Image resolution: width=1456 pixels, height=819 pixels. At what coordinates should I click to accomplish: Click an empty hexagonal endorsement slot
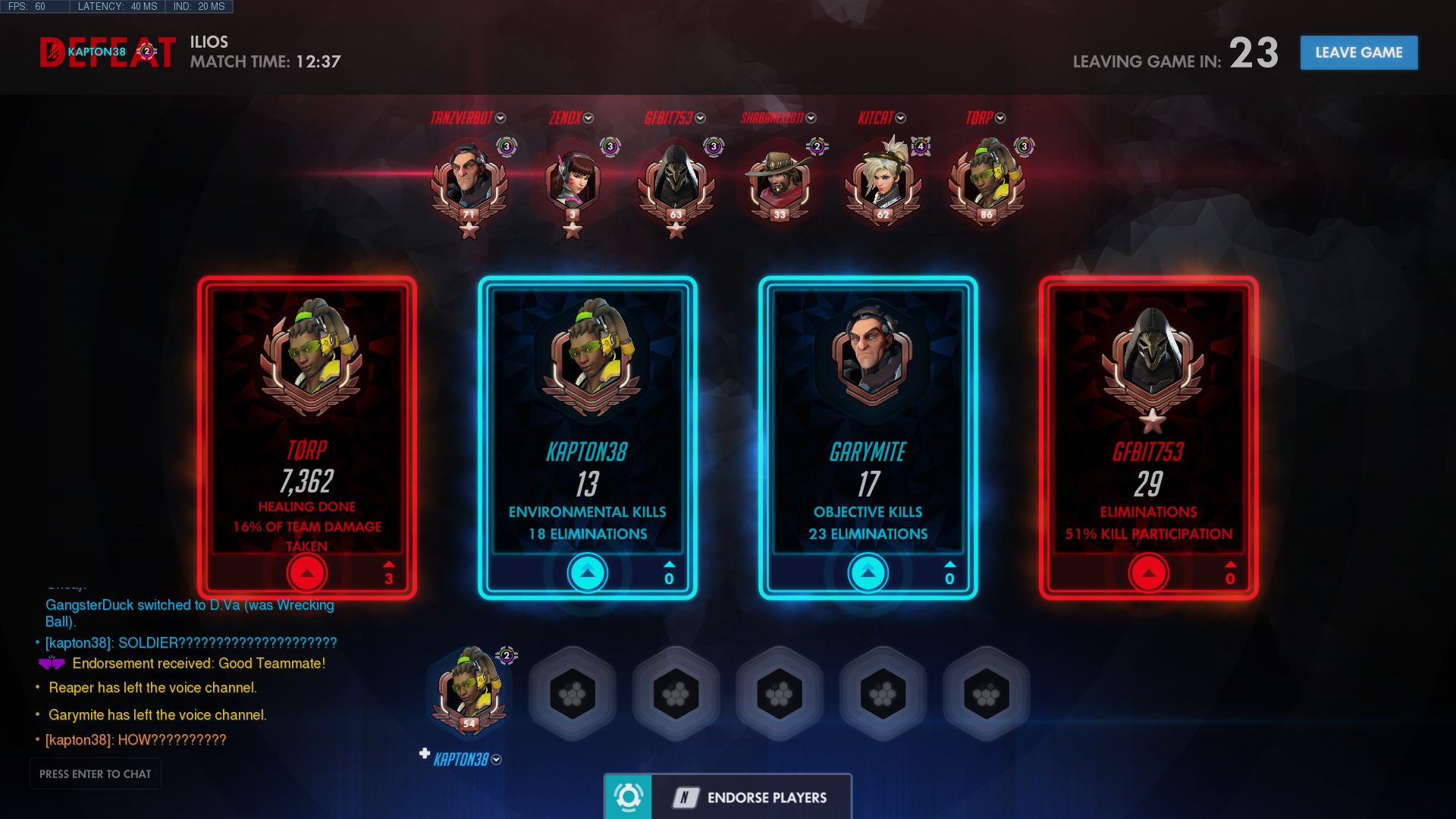coord(573,692)
